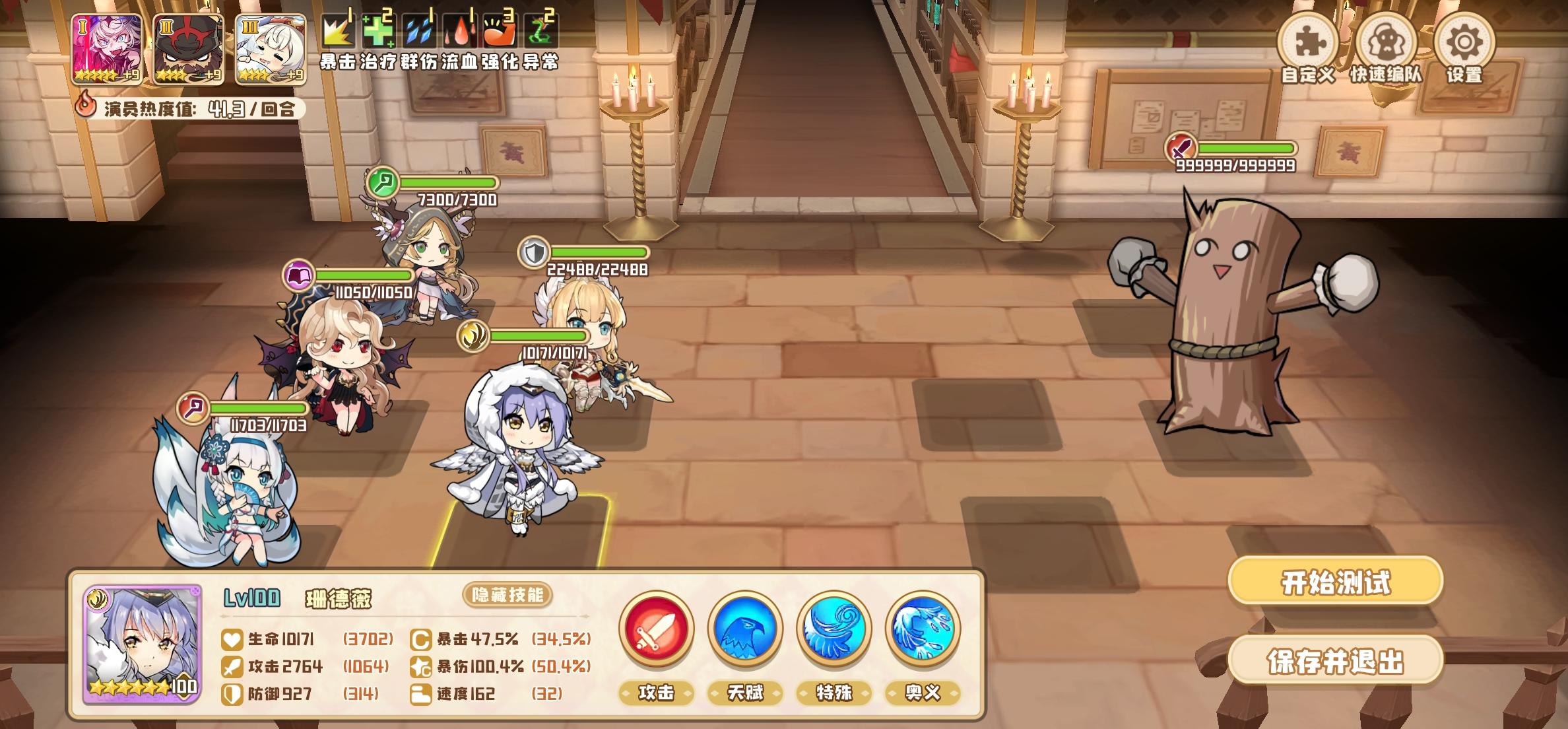The image size is (1568, 729).
Task: Click the 流血 bleed effect icon
Action: pos(458,30)
